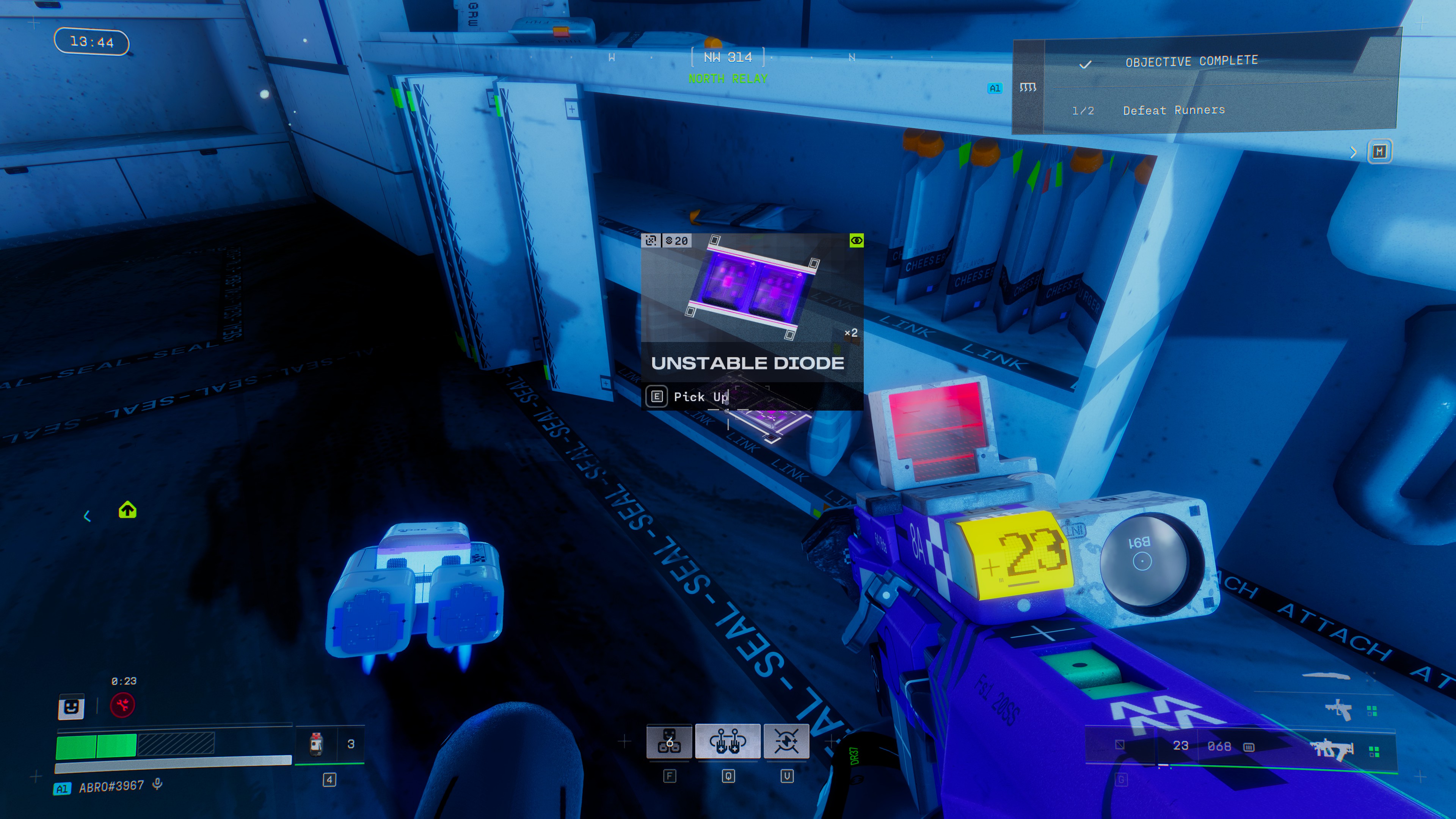The width and height of the screenshot is (1456, 819).
Task: Select the green up-arrow marker icon
Action: pos(127,510)
